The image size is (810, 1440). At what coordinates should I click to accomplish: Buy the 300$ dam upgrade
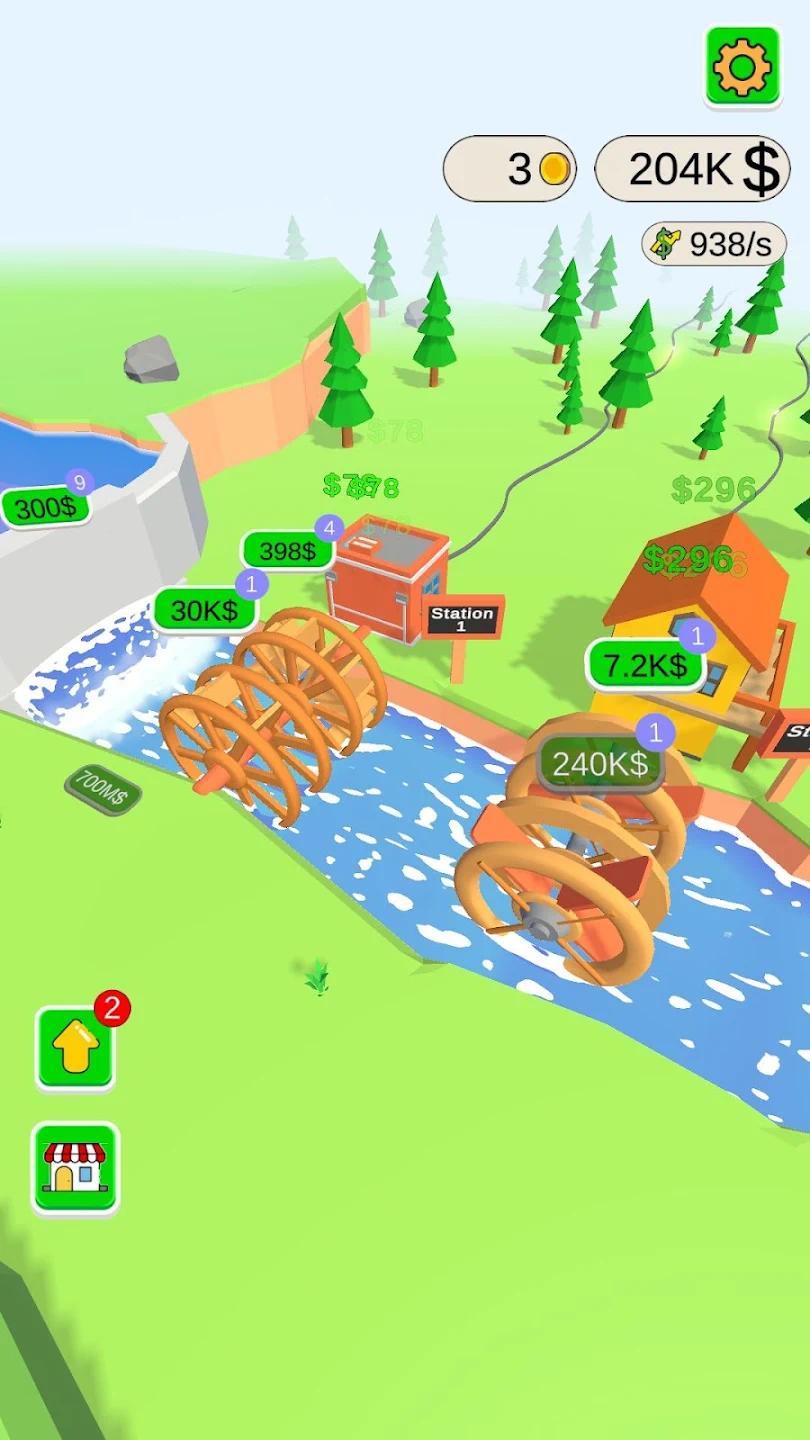45,508
